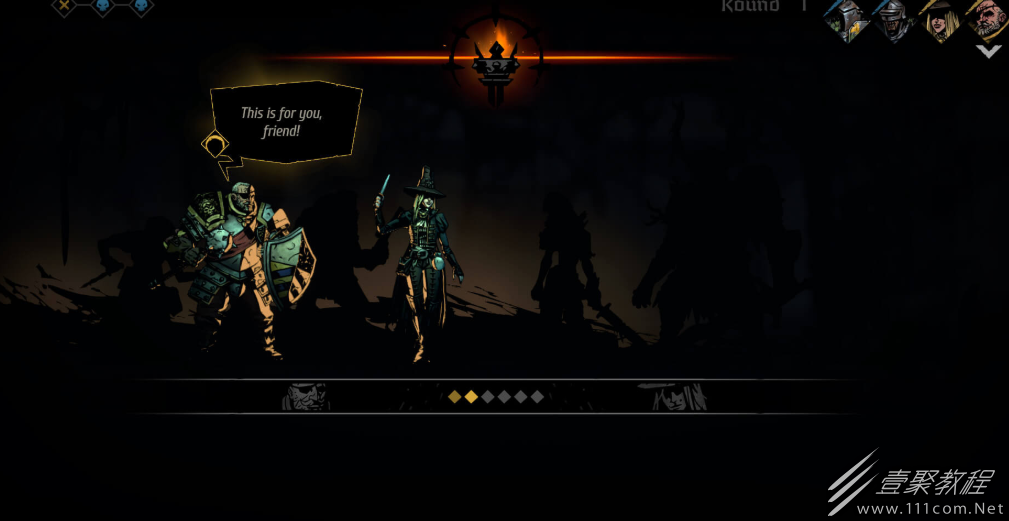
Task: Choose the grey helmeted soldier turn-order portrait
Action: pos(891,19)
